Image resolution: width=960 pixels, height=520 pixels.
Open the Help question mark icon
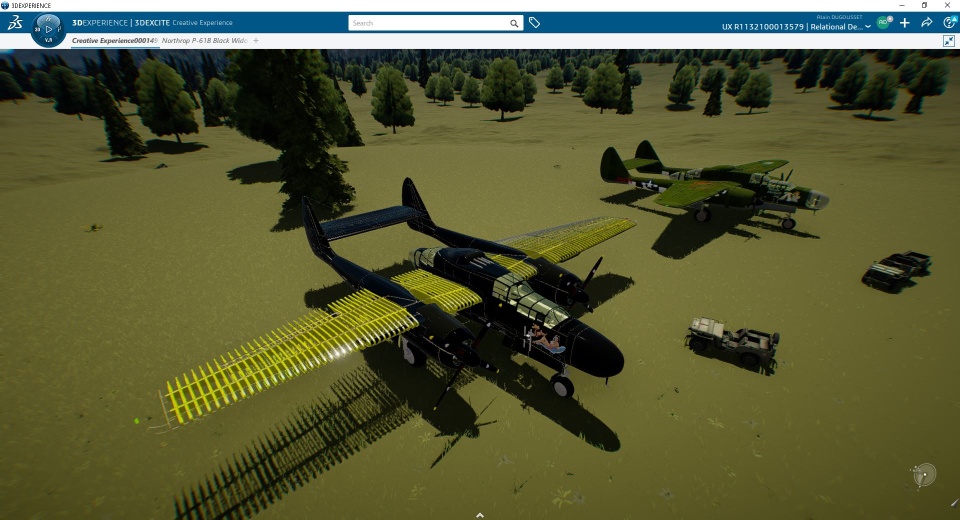coord(949,22)
